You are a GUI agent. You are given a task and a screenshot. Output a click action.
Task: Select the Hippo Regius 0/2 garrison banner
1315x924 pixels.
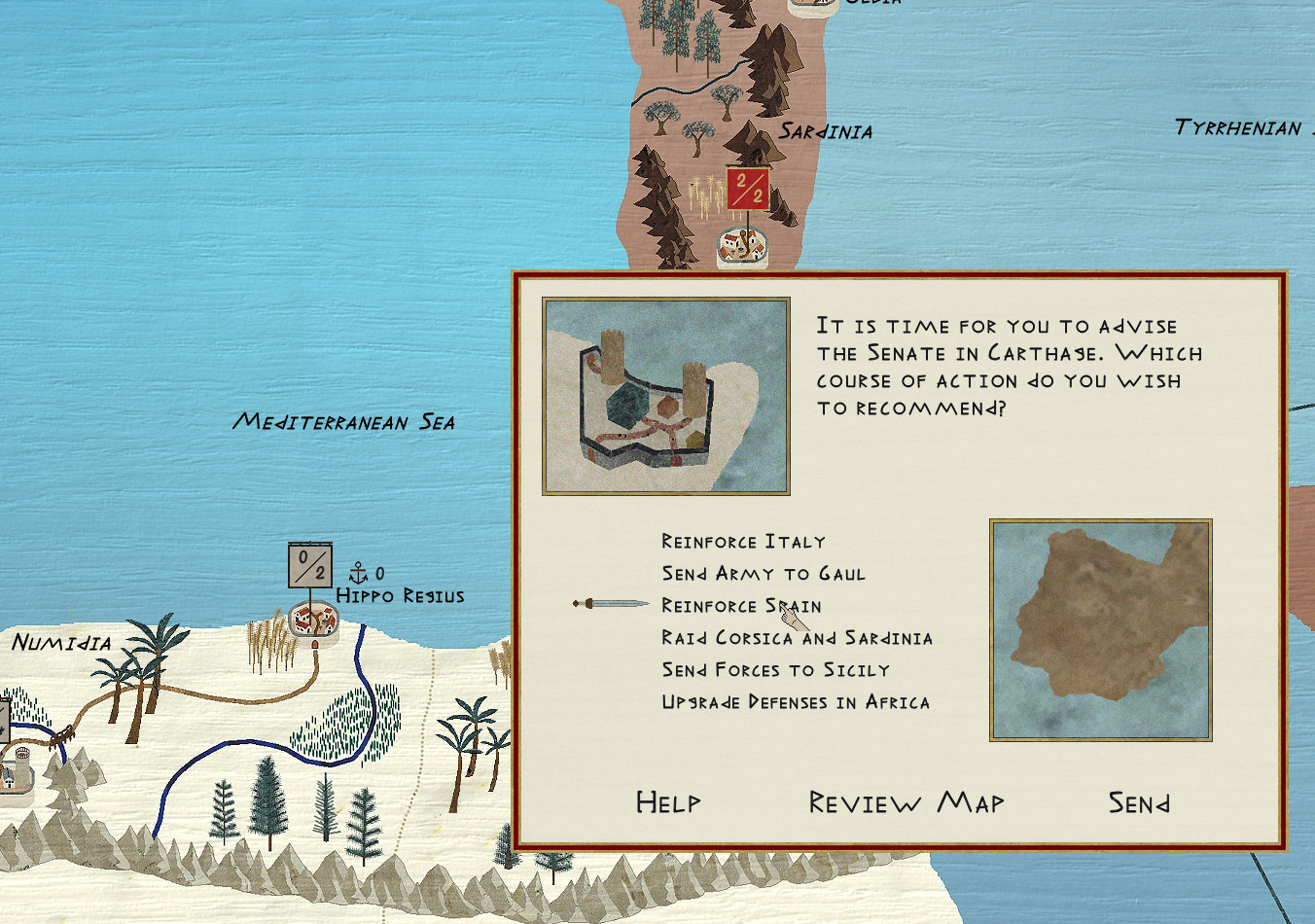click(310, 565)
